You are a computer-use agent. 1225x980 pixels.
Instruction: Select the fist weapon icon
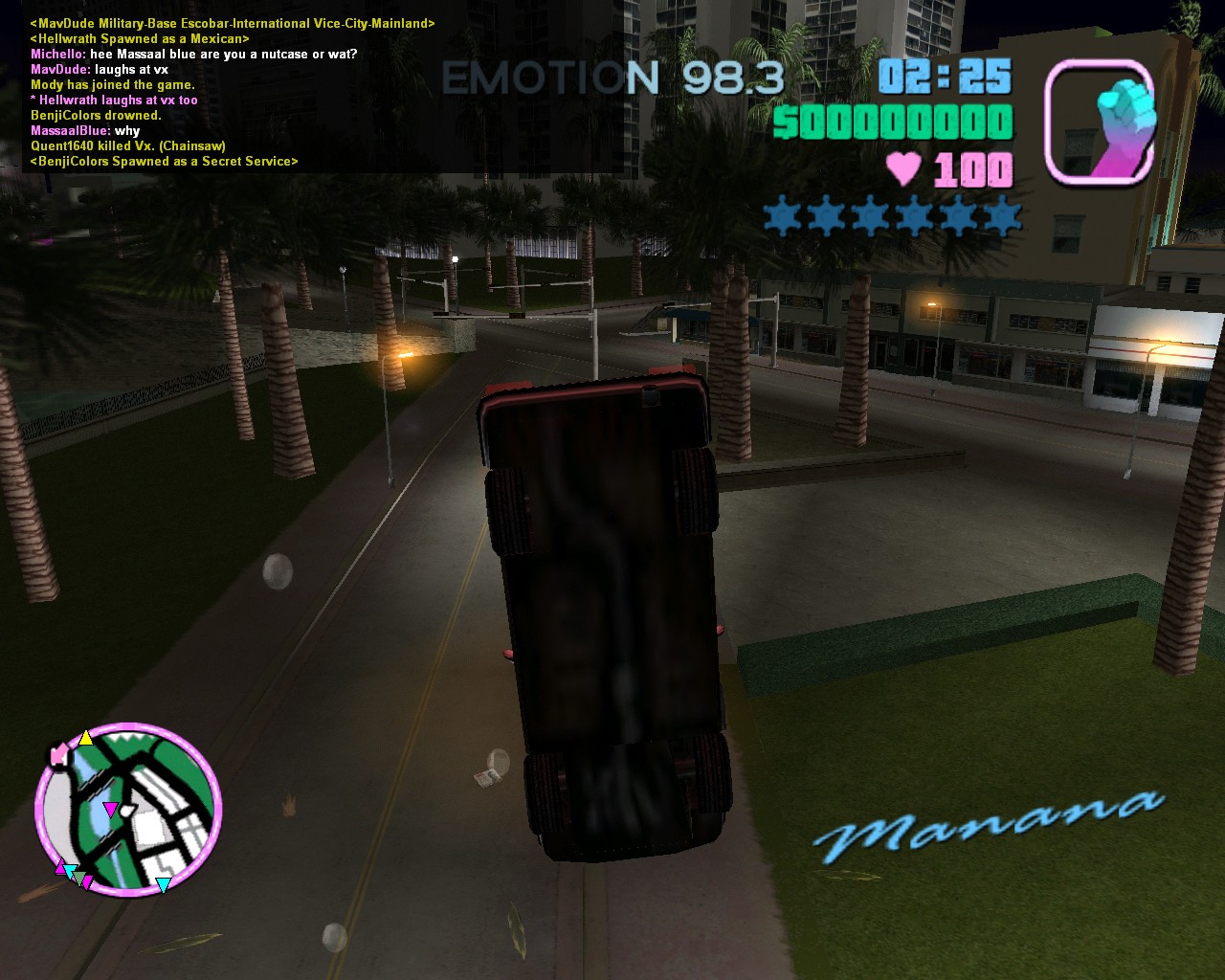[x=1100, y=122]
